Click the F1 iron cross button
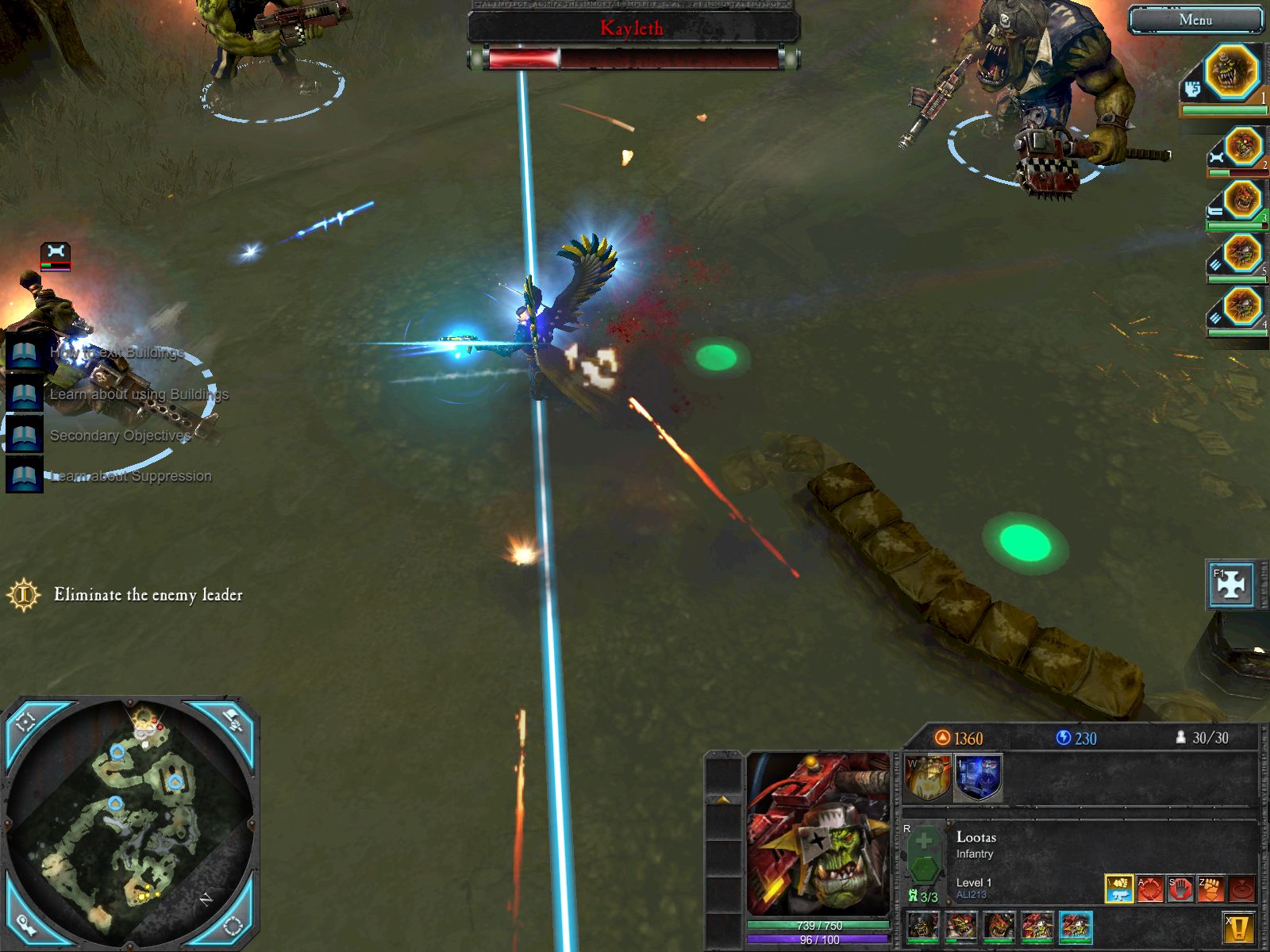The image size is (1270, 952). (x=1231, y=585)
